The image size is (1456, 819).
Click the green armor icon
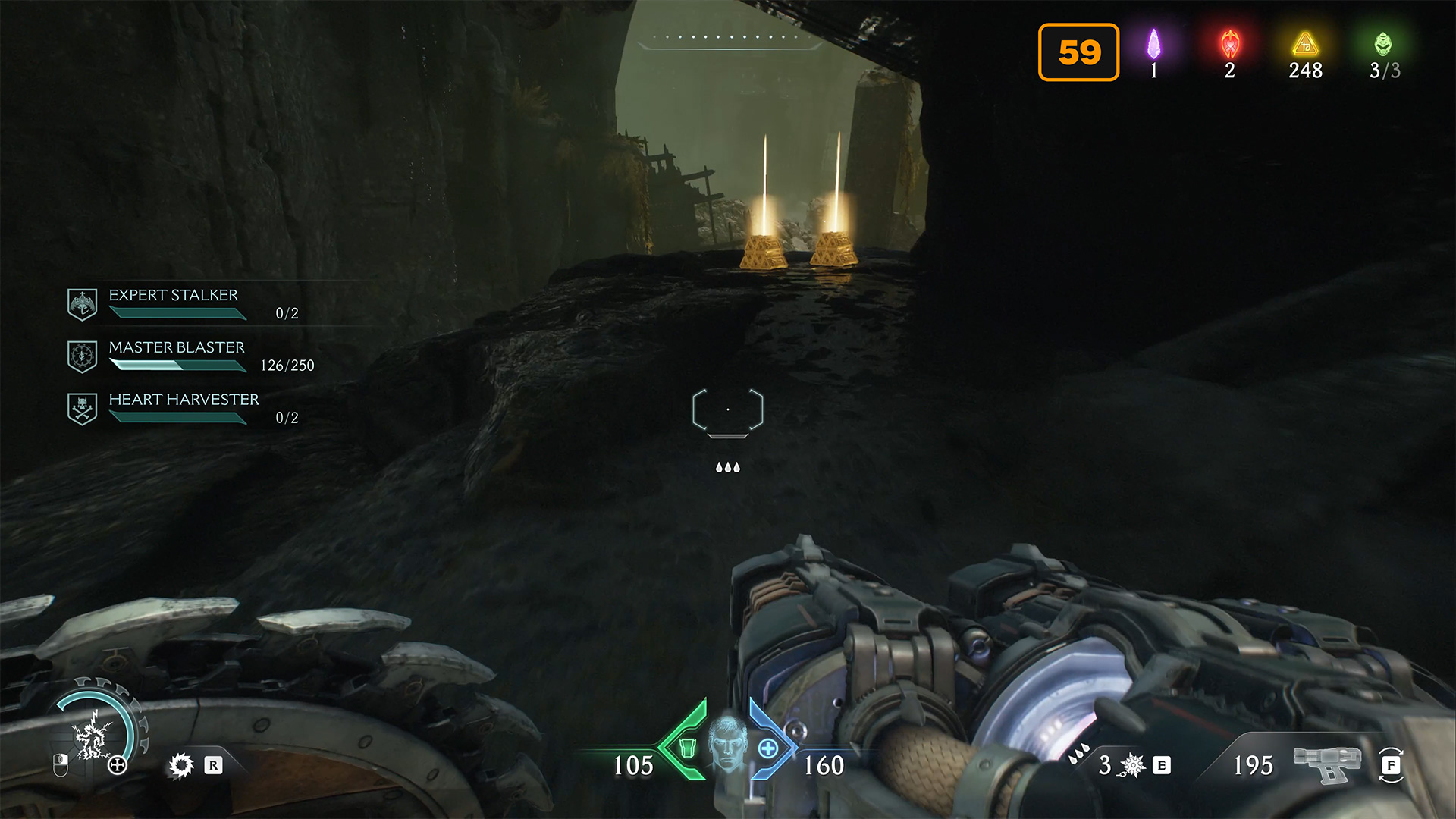(687, 748)
